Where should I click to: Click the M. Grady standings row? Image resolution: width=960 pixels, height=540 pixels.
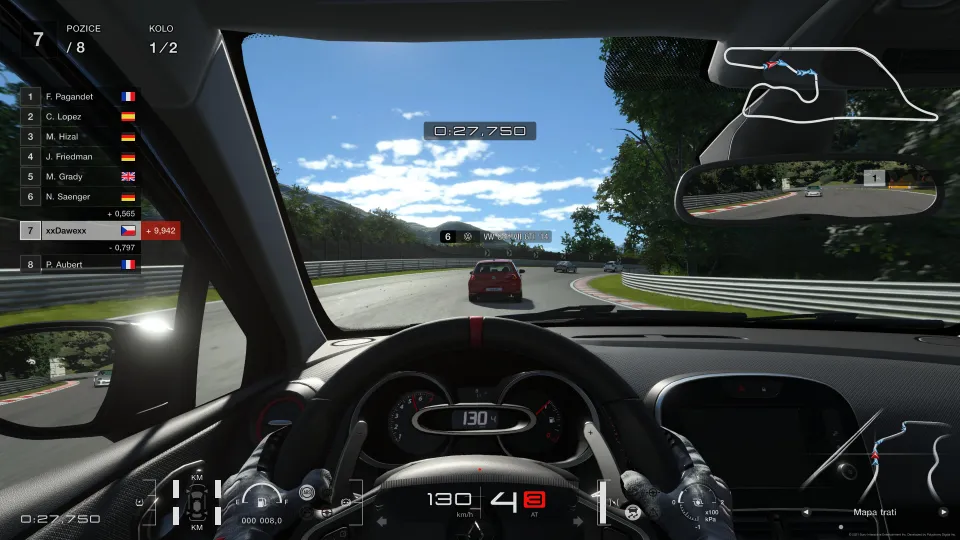[80, 176]
